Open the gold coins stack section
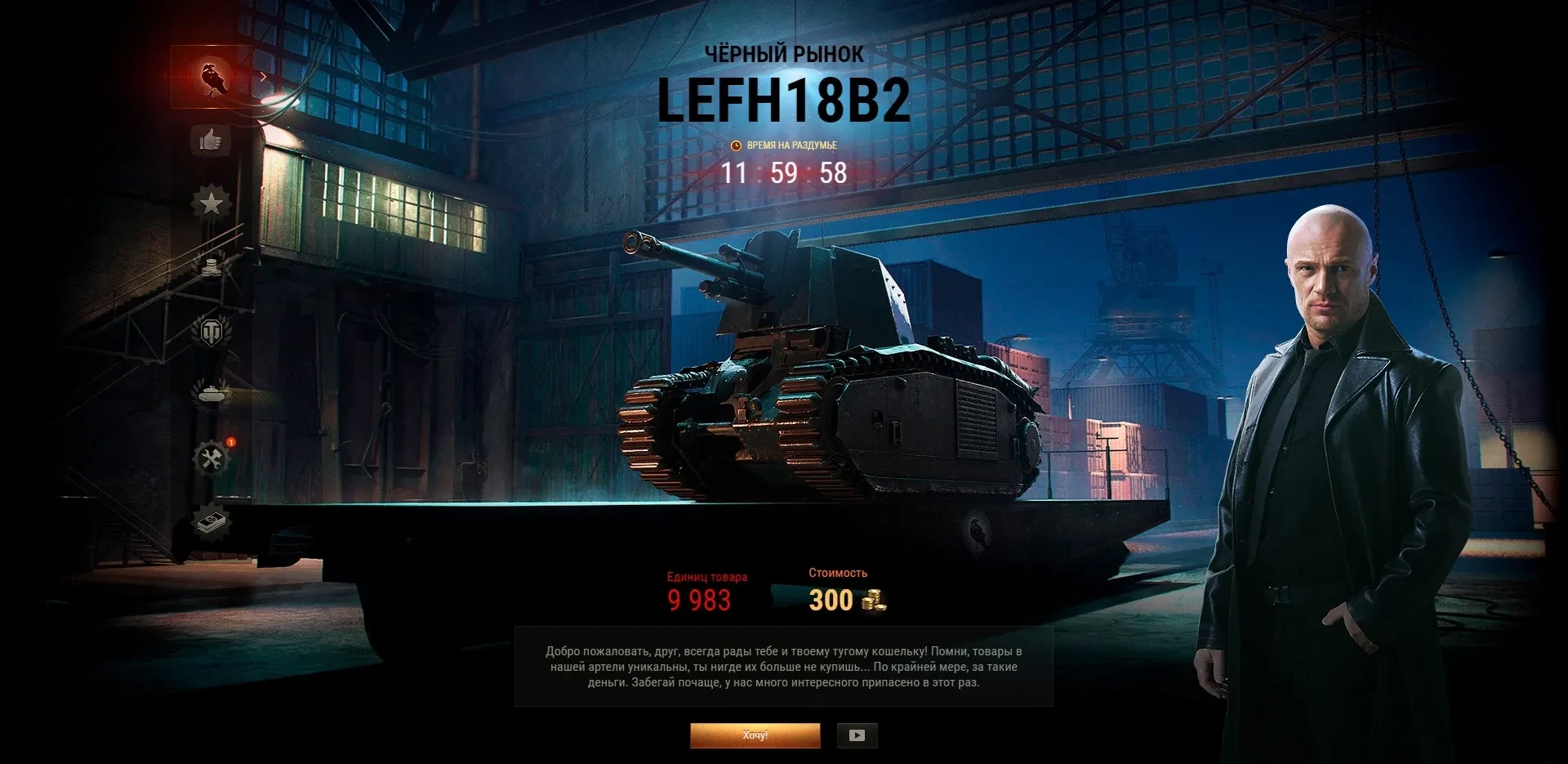The height and width of the screenshot is (764, 1568). (x=212, y=266)
